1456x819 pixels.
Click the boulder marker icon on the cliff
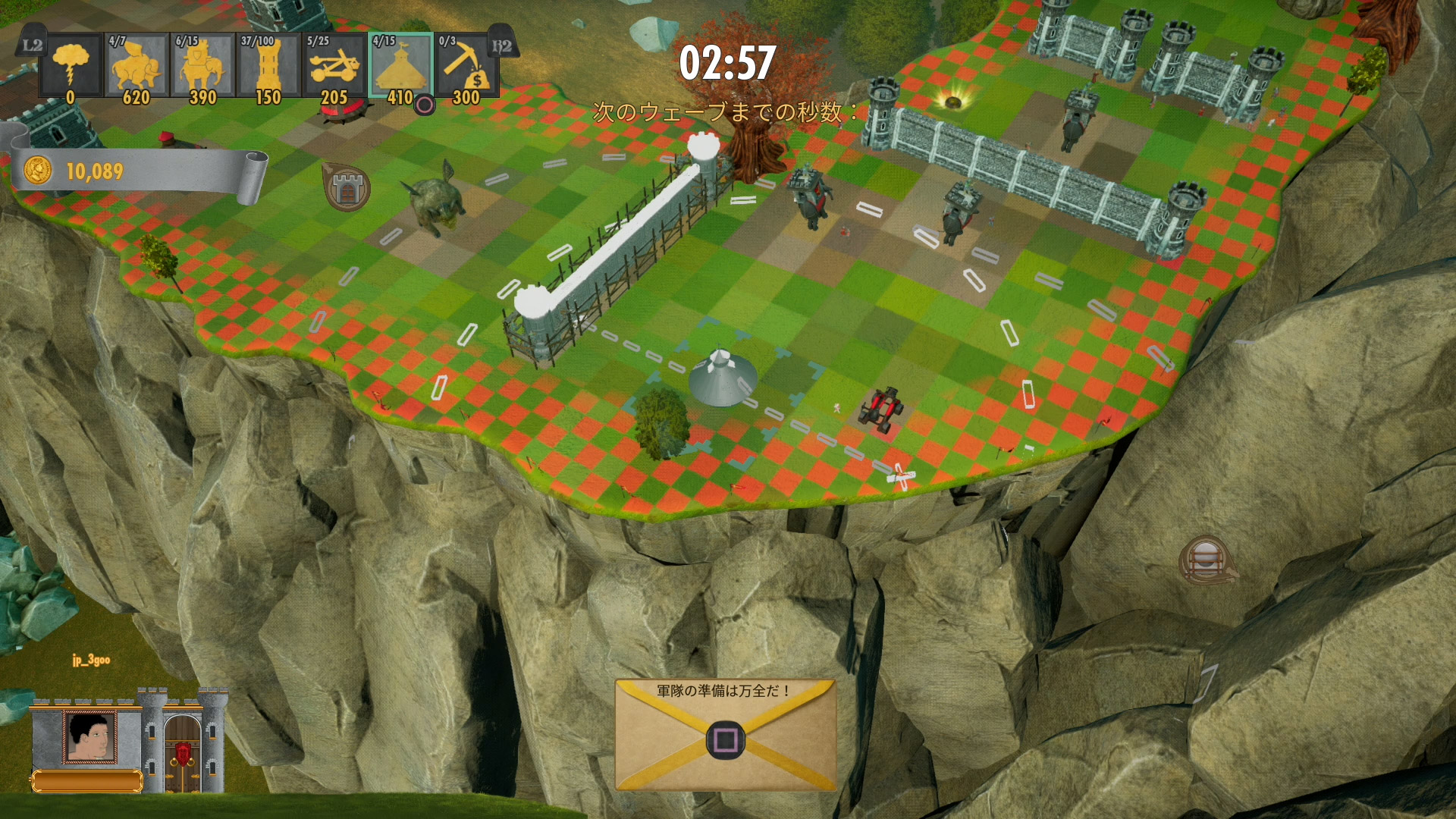pyautogui.click(x=1206, y=561)
